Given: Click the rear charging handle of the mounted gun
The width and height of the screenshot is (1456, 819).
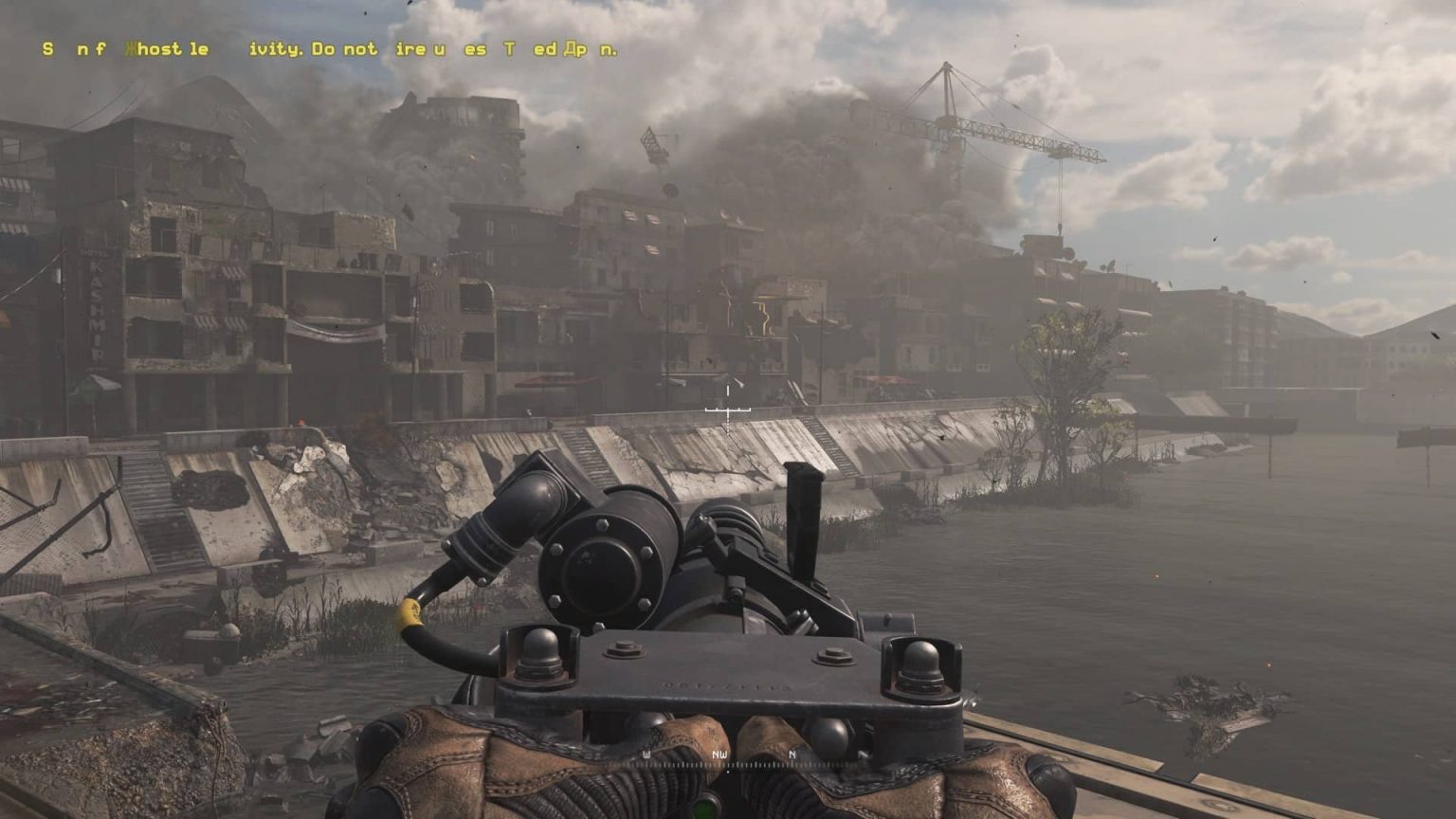Looking at the screenshot, I should [799, 517].
